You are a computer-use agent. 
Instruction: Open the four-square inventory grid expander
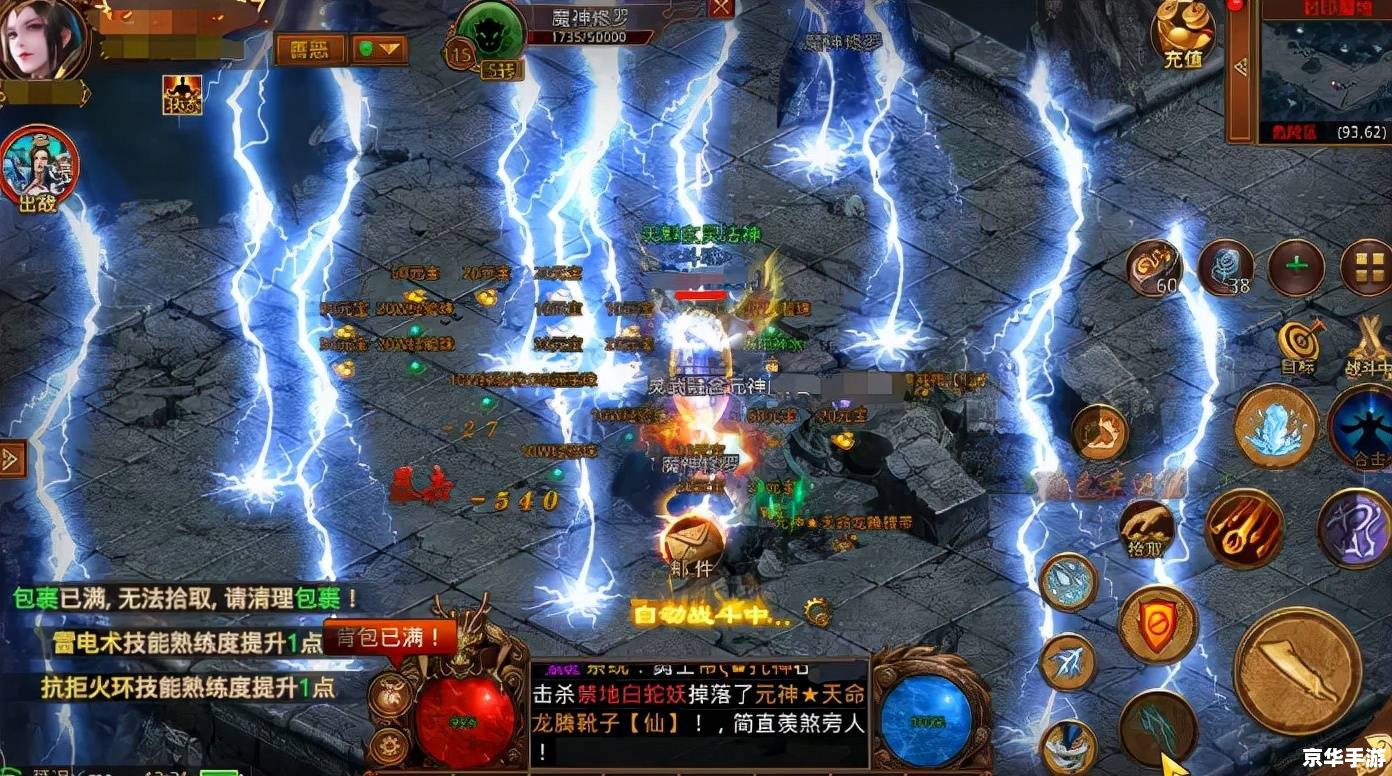click(1370, 267)
